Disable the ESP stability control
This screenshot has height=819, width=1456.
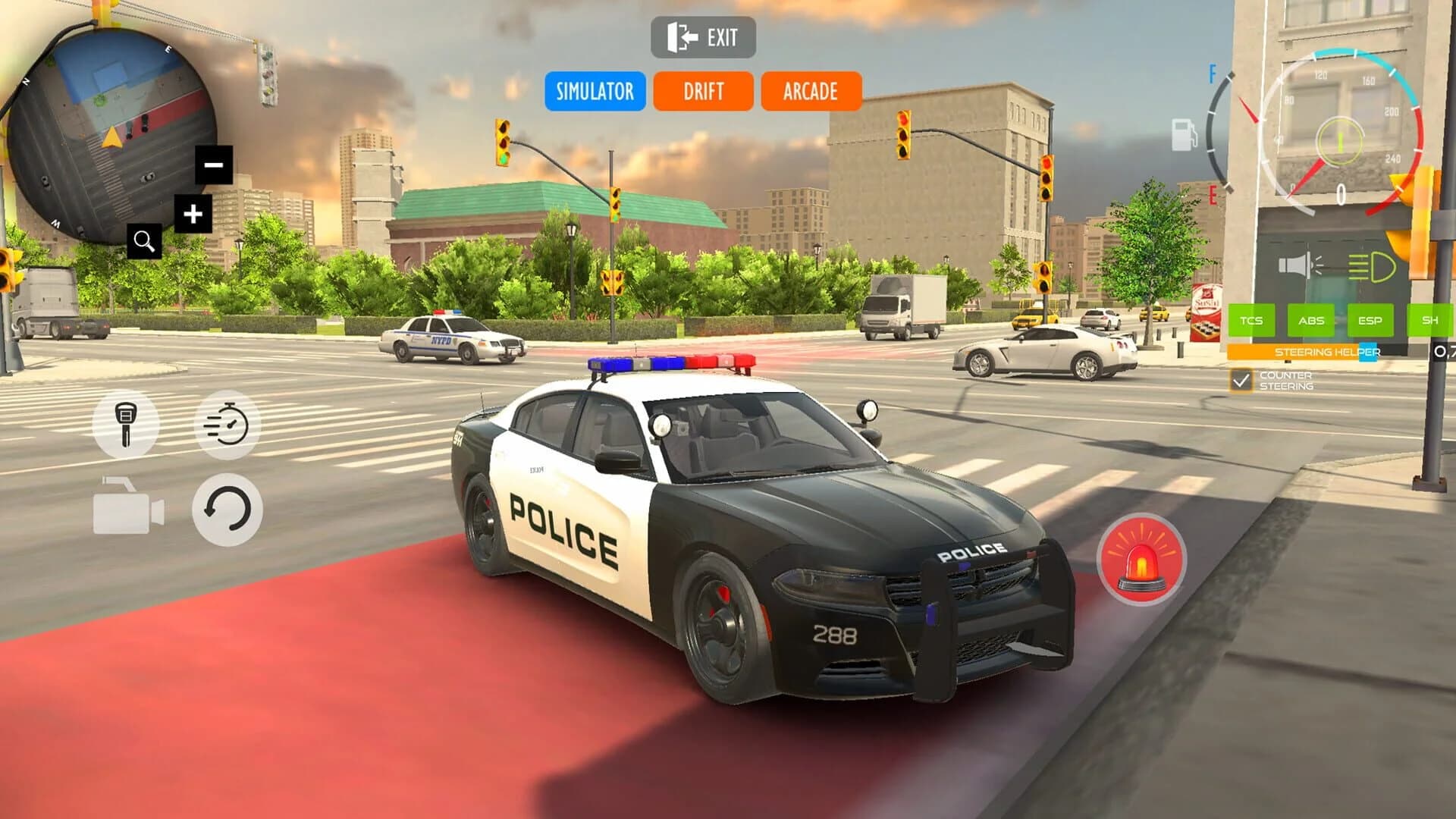1372,320
